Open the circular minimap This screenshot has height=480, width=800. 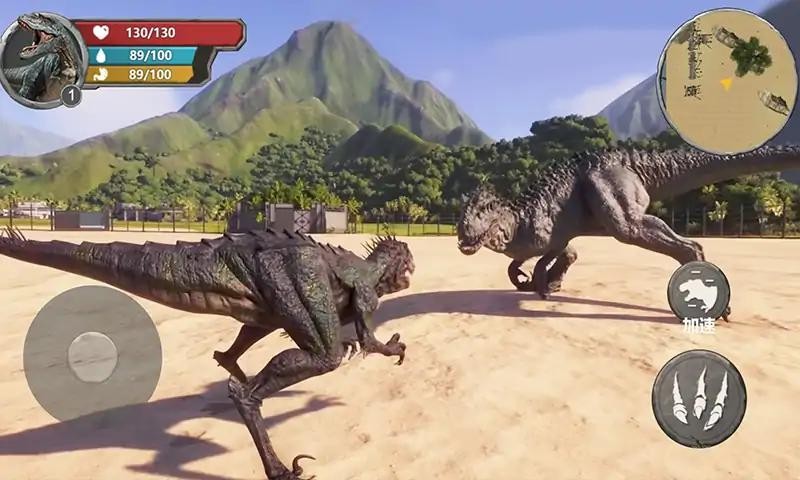click(727, 81)
